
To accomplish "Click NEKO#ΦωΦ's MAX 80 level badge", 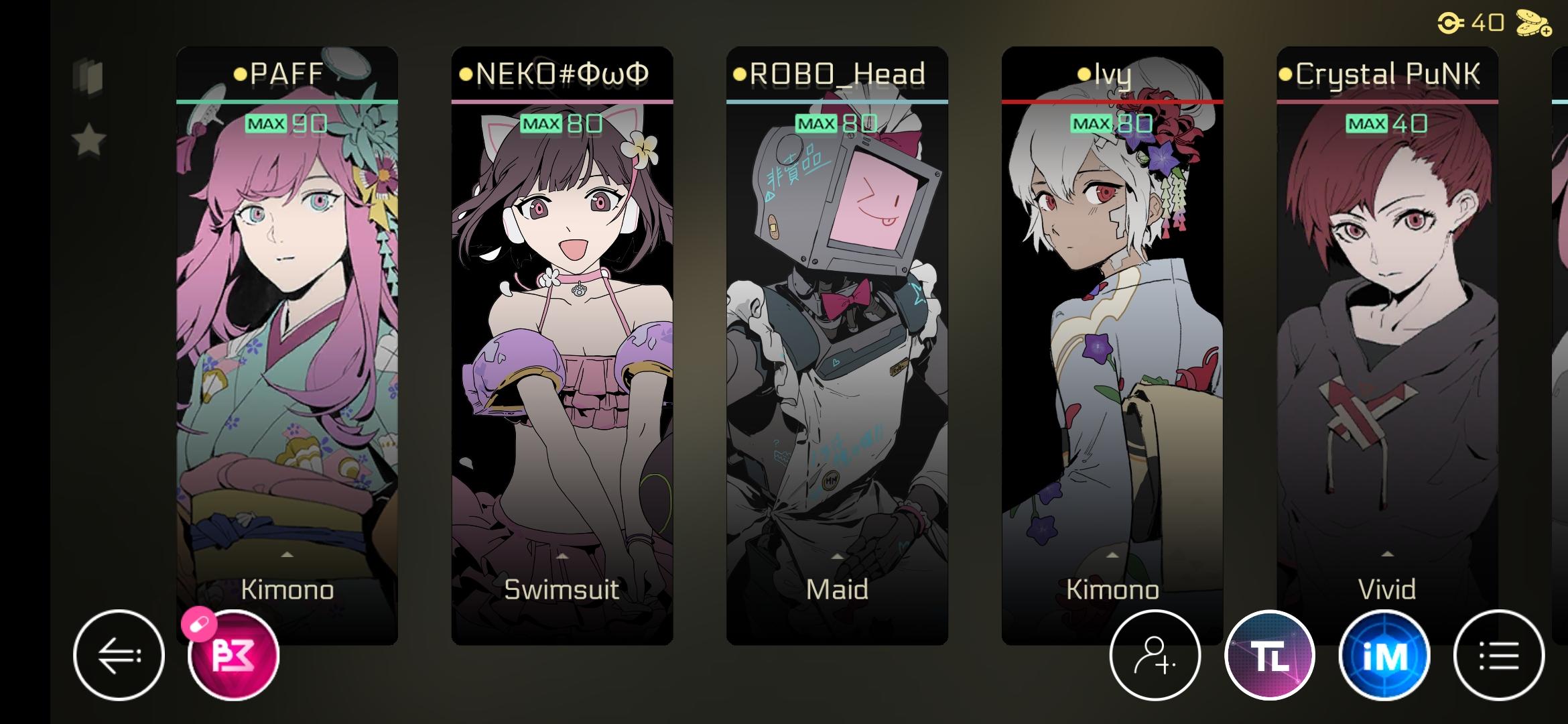I will [x=563, y=124].
